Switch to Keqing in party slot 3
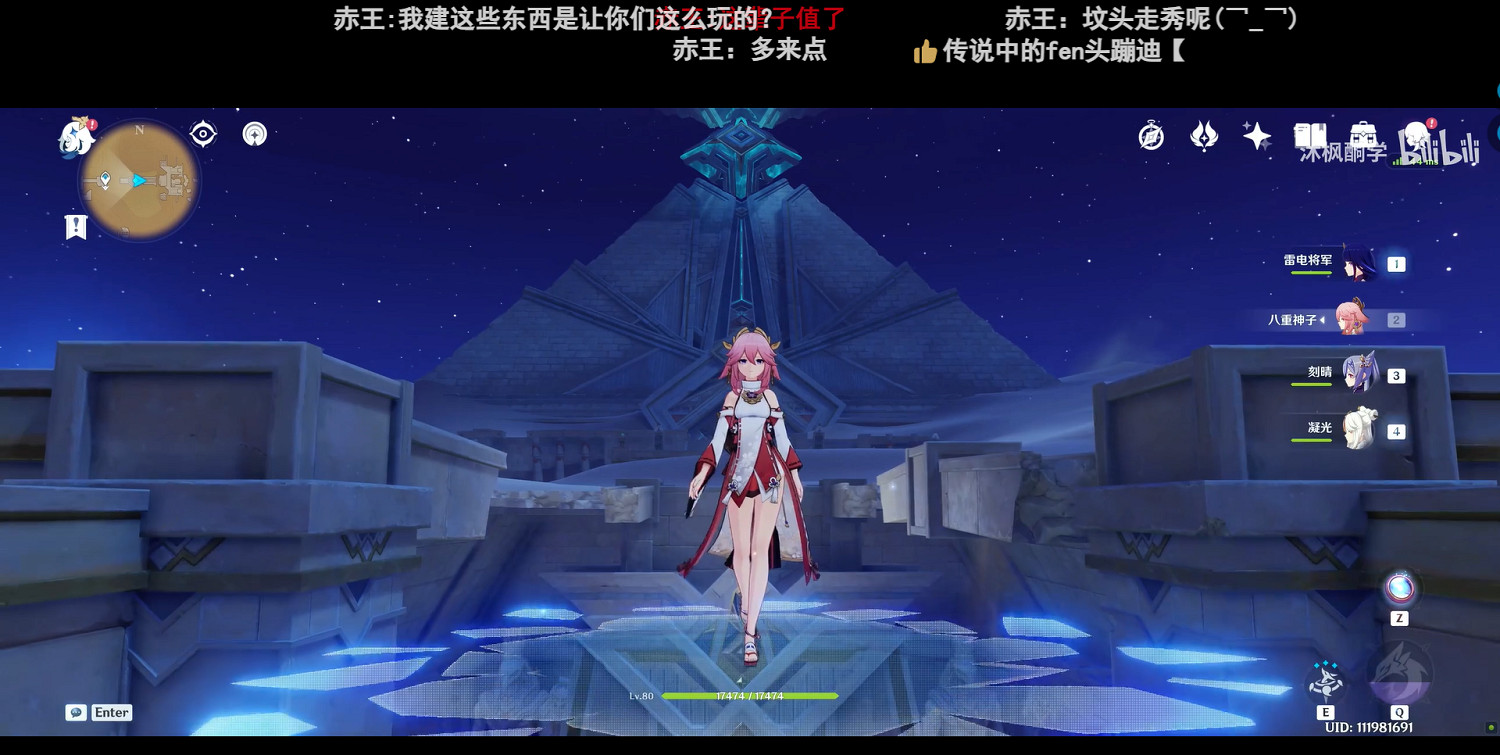 [1360, 373]
